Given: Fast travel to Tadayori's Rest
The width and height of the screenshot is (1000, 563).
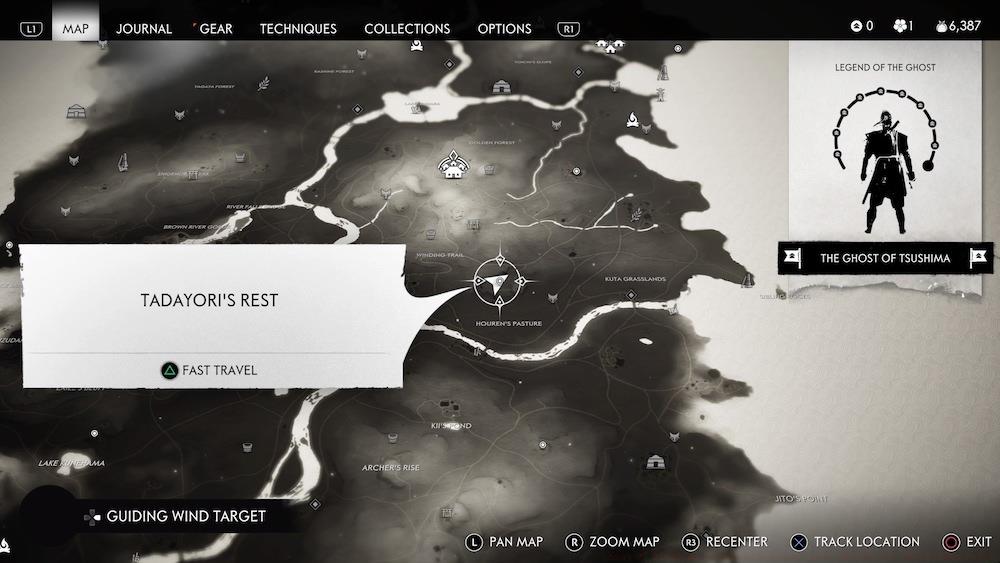Looking at the screenshot, I should coord(210,370).
